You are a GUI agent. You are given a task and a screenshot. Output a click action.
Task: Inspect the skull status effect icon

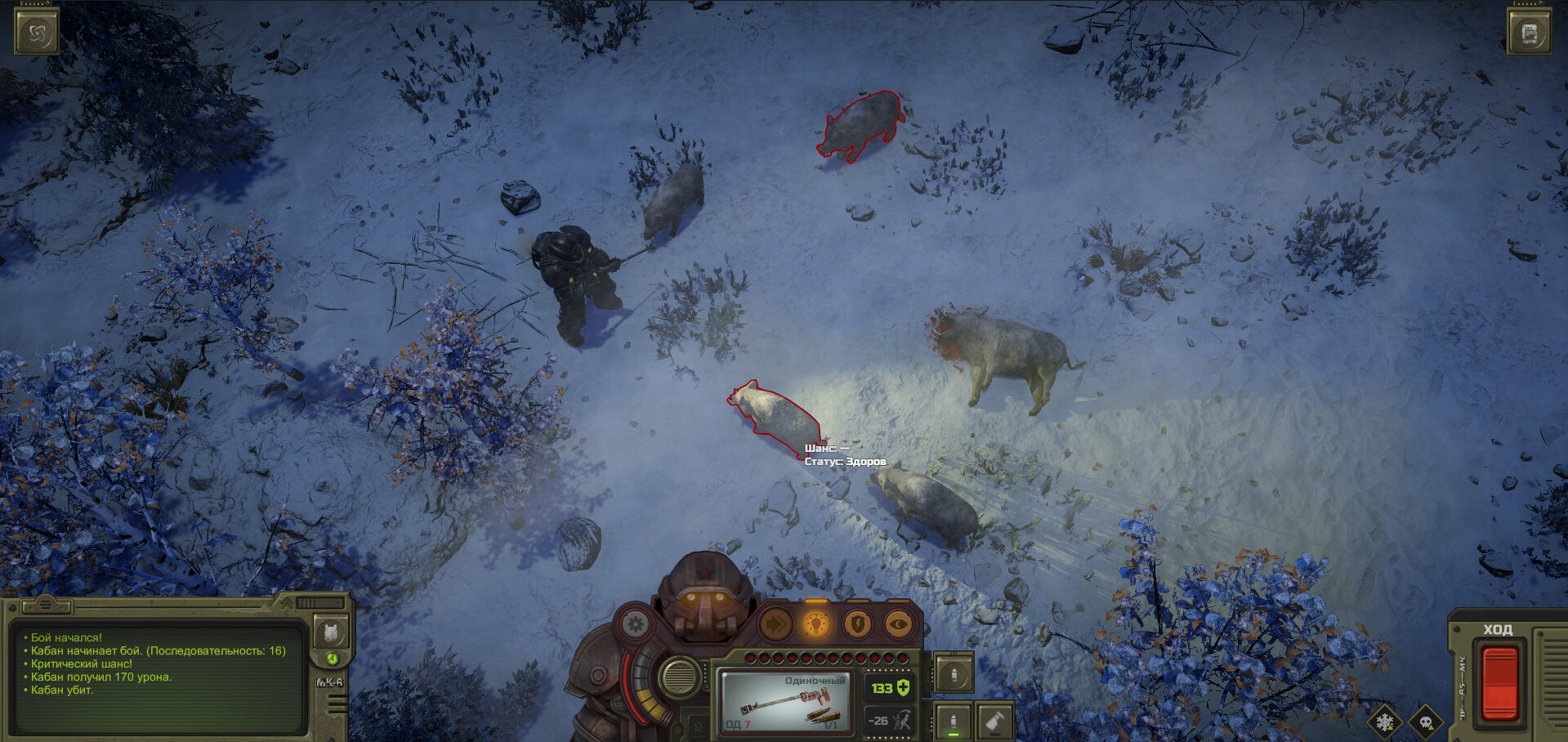coord(1426,722)
